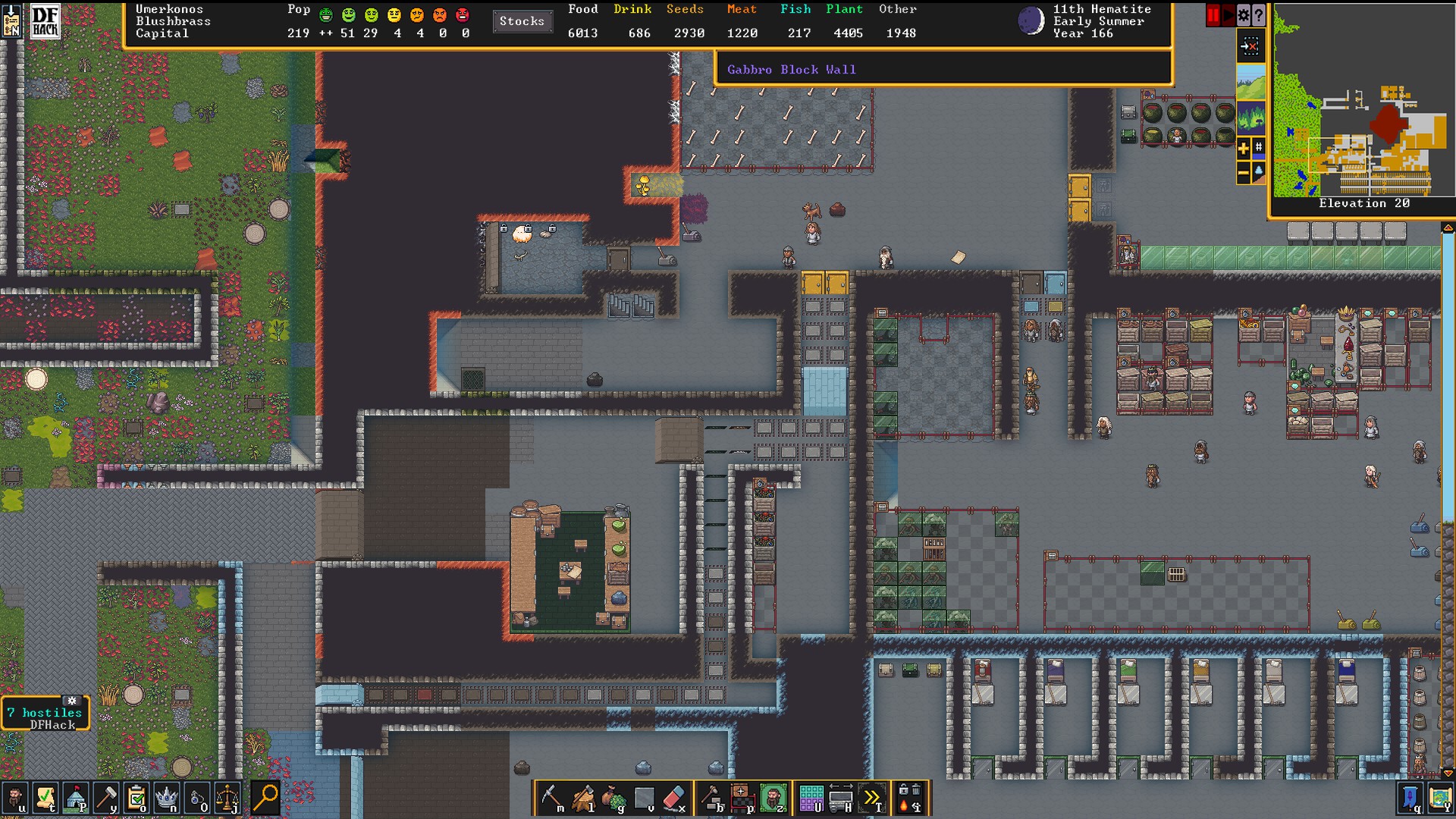Show the surface landscape view
1456x819 pixels.
tap(1250, 82)
